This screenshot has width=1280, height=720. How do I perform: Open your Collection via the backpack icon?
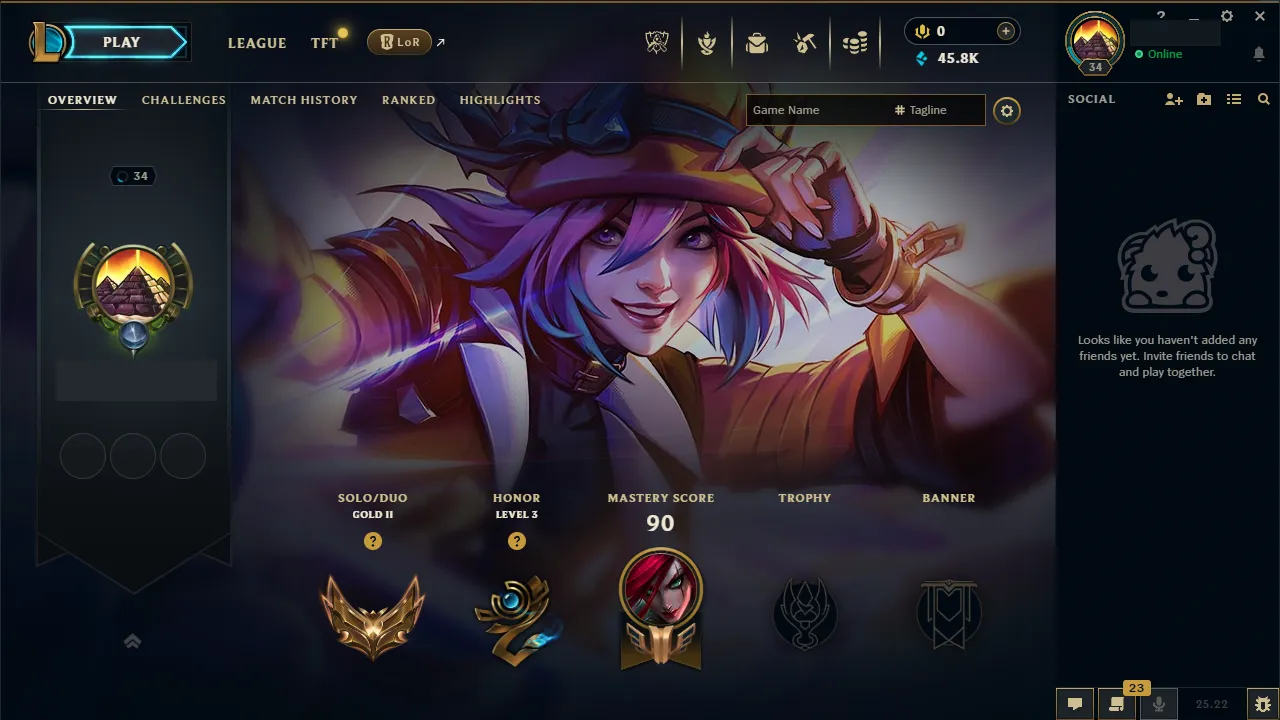[757, 42]
